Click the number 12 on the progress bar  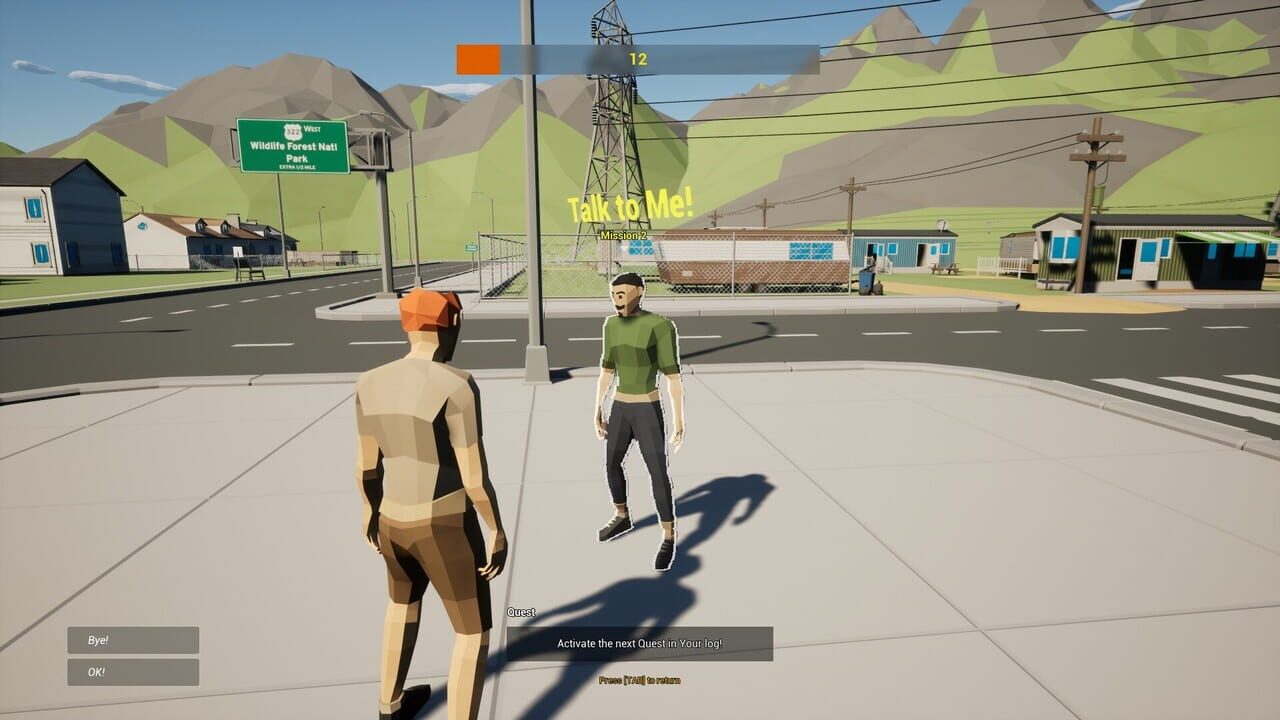[x=638, y=57]
